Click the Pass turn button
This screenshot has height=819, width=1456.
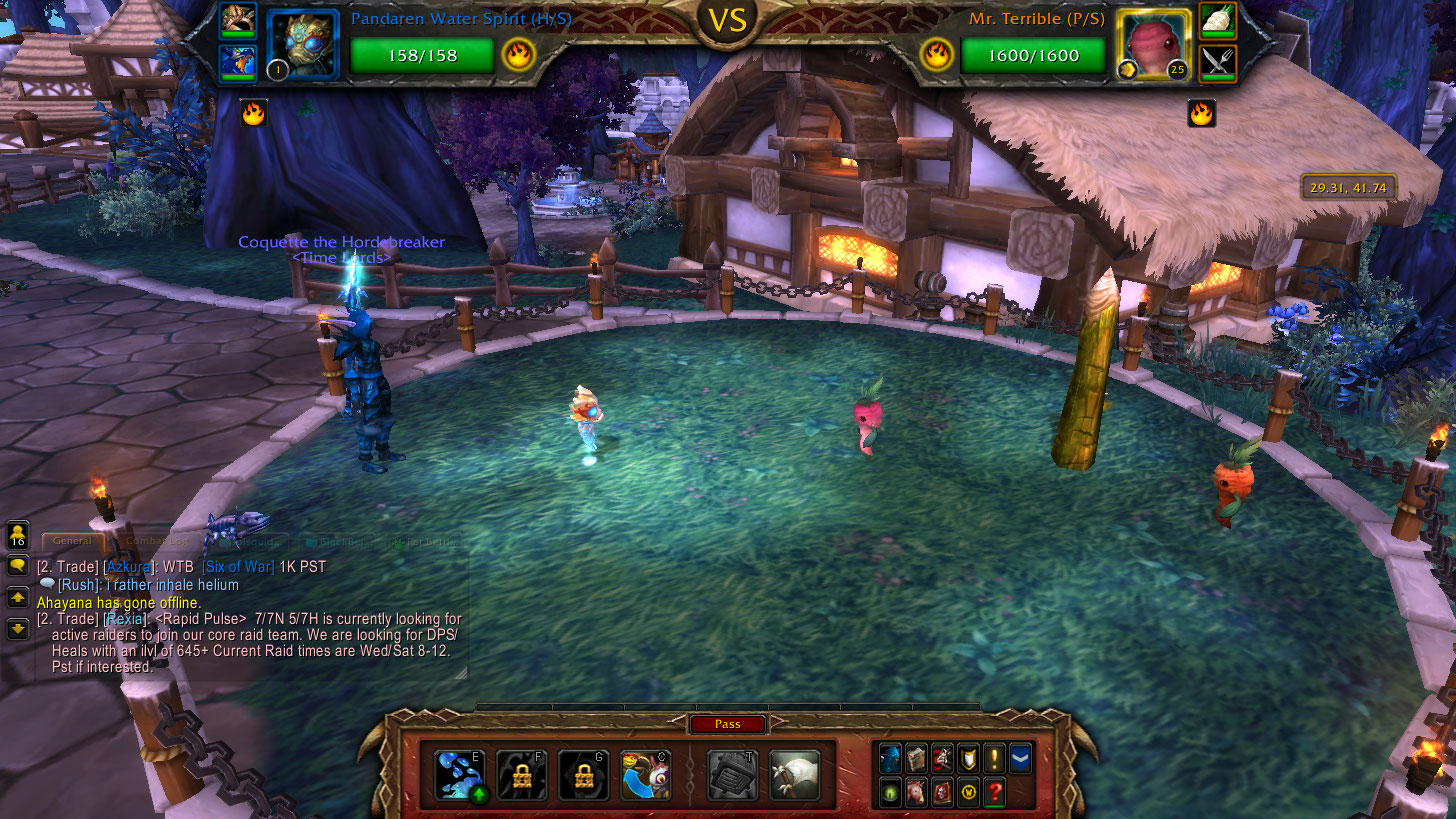pos(727,725)
